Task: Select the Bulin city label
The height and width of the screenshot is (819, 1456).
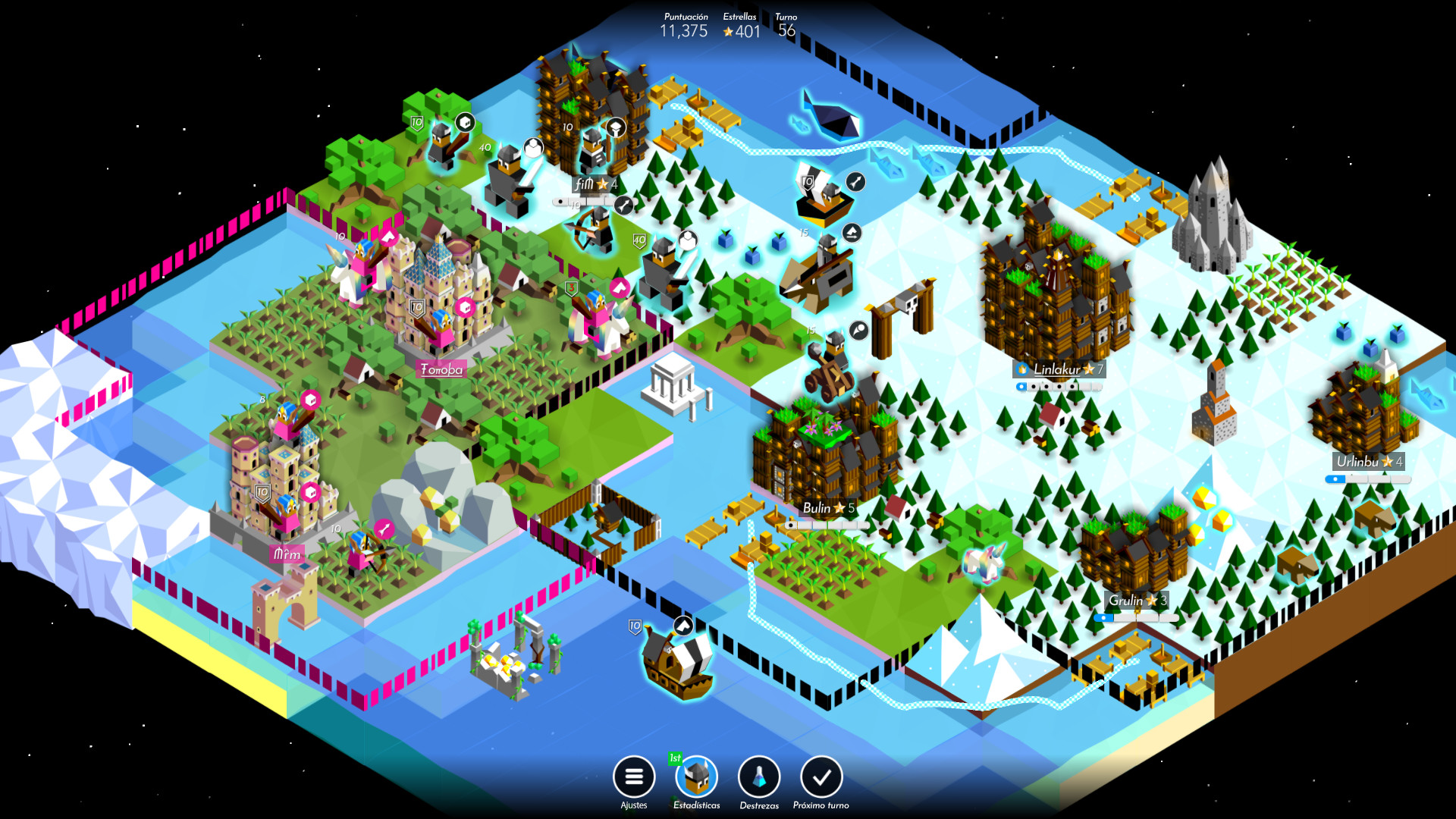Action: click(828, 507)
